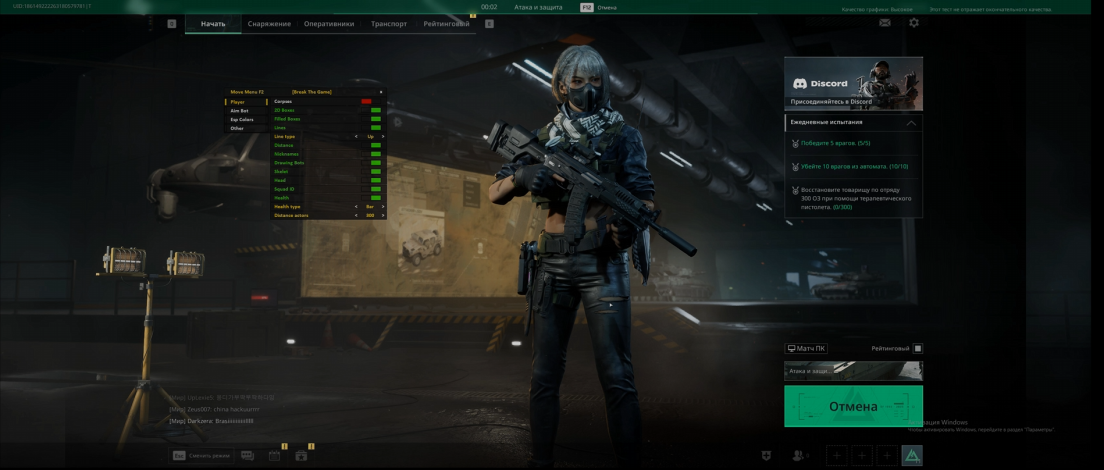Select the Aim Bot category in overlay
The image size is (1104, 470).
click(240, 111)
